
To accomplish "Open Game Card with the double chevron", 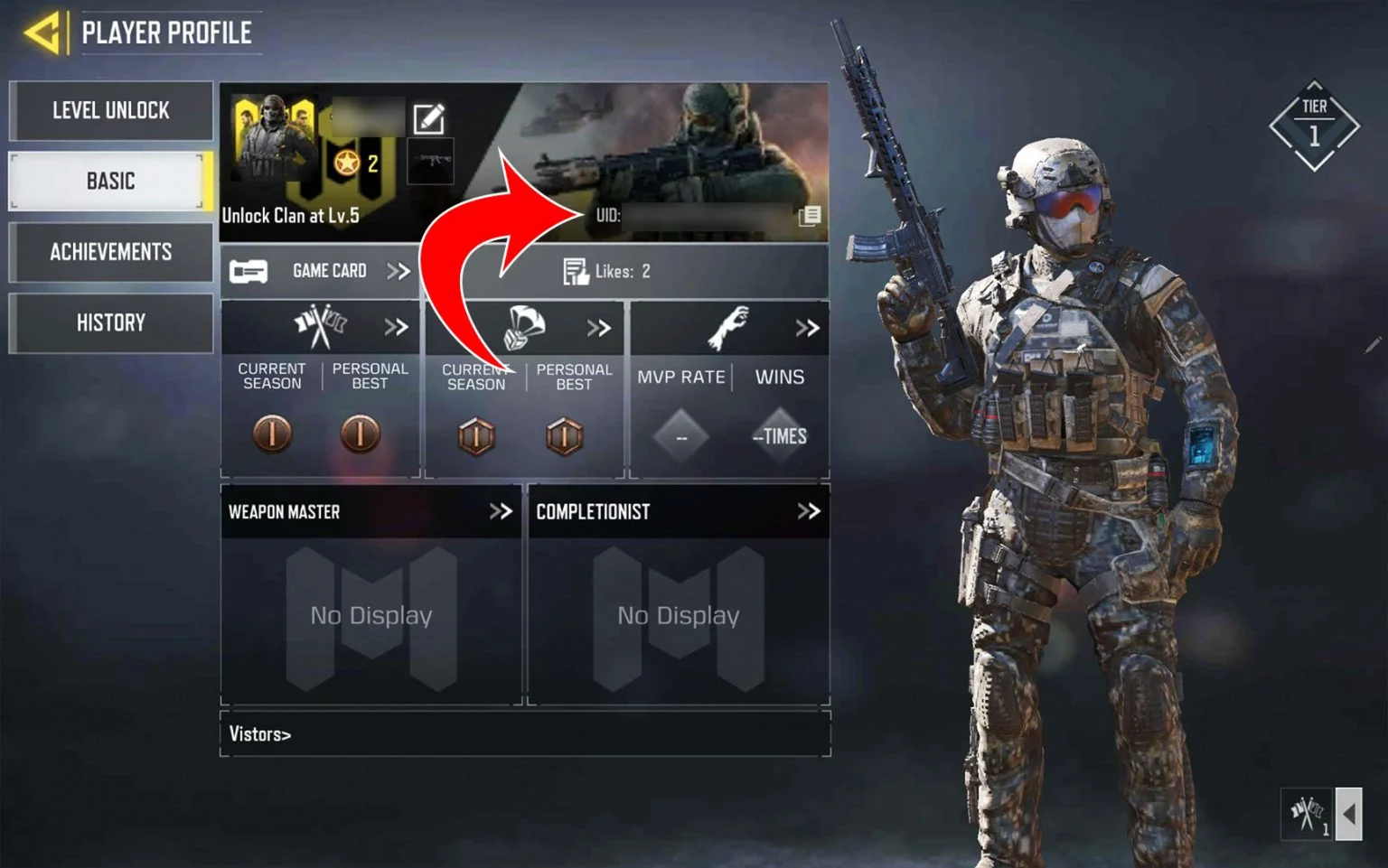I will click(x=399, y=270).
